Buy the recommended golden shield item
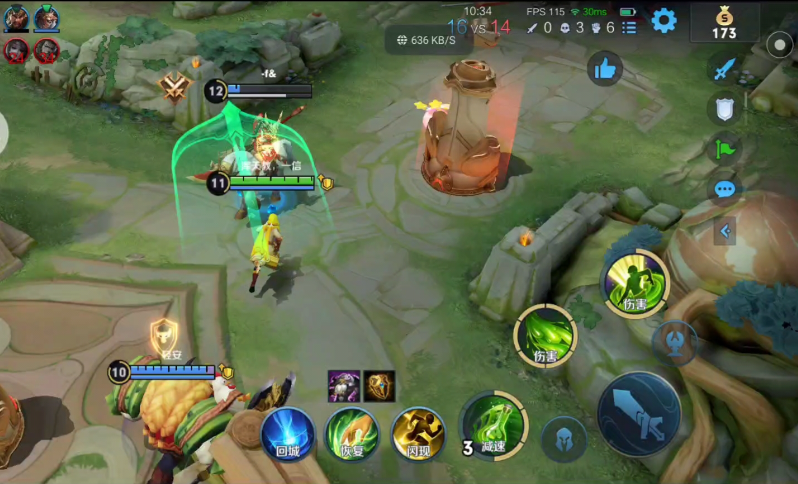This screenshot has width=798, height=484. (x=379, y=386)
